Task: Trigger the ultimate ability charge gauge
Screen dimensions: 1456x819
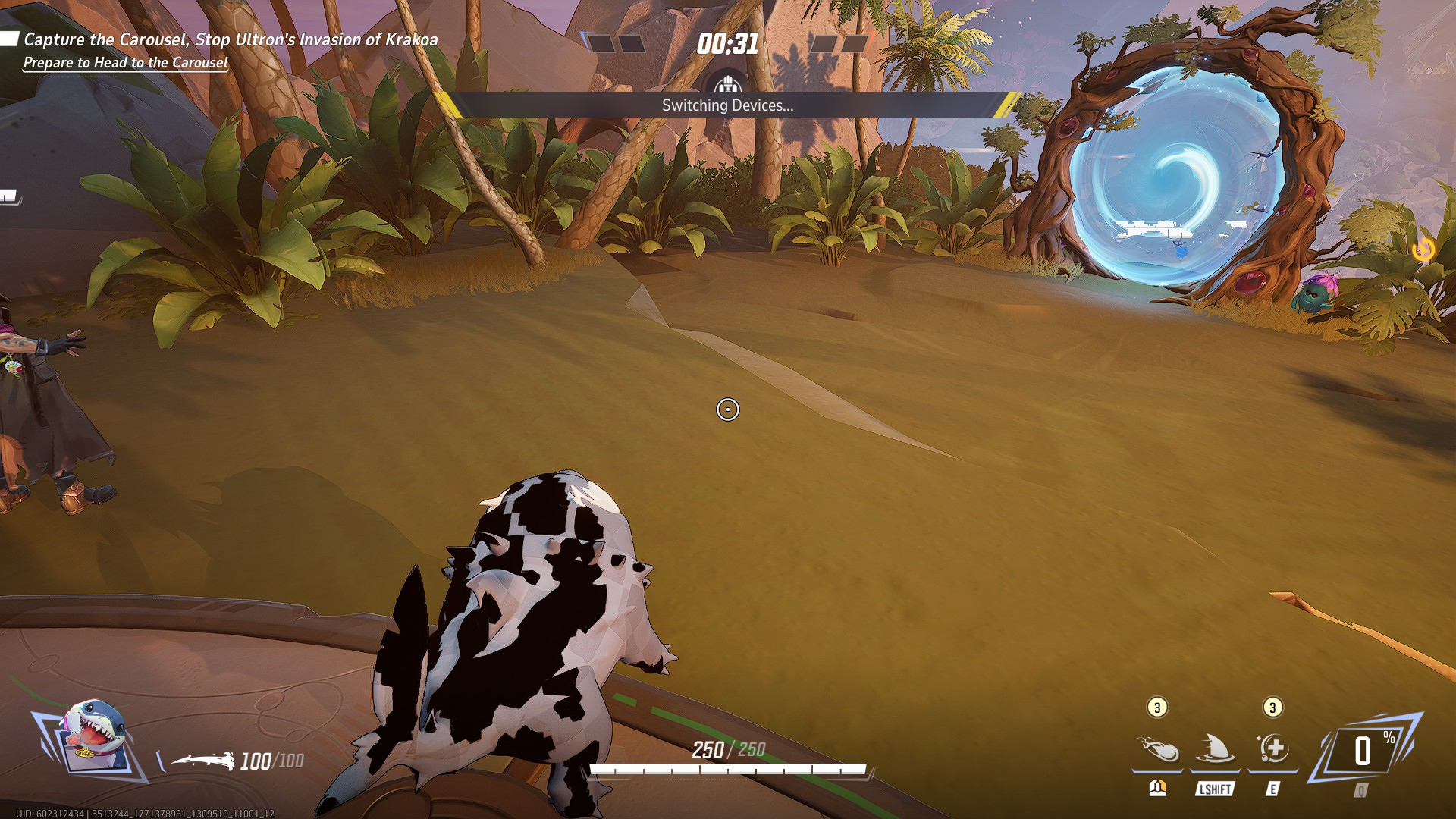Action: pos(1366,751)
